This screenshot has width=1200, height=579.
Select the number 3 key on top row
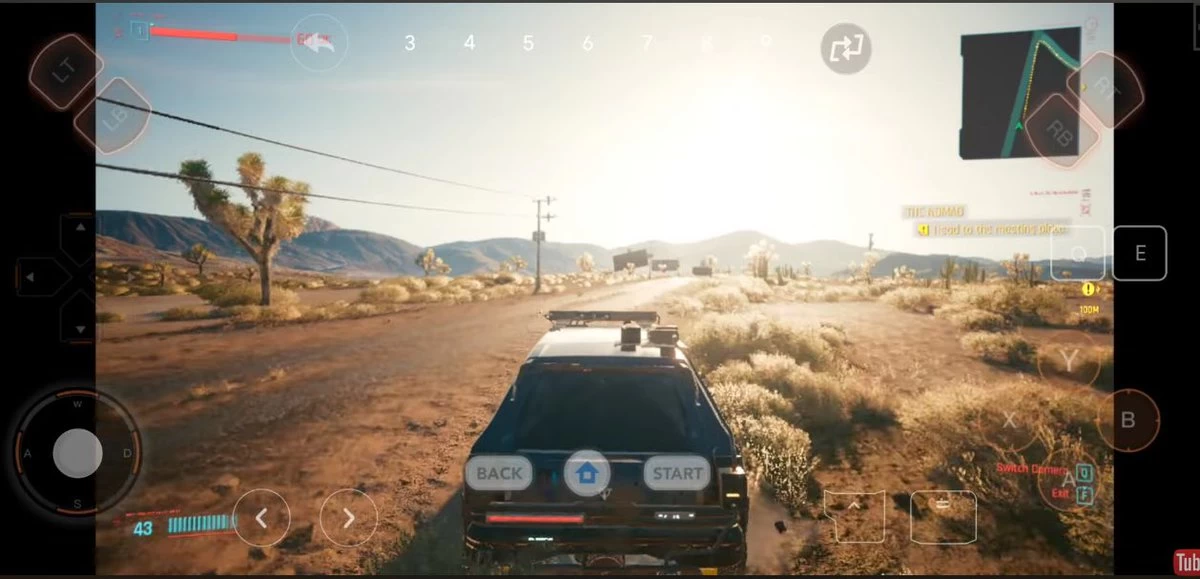click(410, 43)
